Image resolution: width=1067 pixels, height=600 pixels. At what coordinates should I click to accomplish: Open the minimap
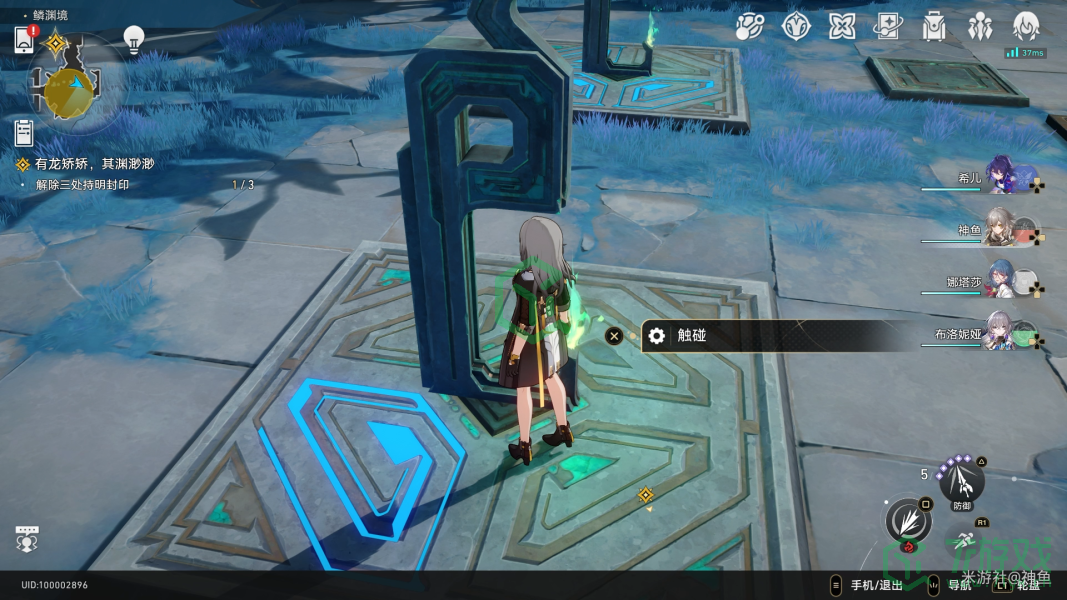pyautogui.click(x=70, y=90)
